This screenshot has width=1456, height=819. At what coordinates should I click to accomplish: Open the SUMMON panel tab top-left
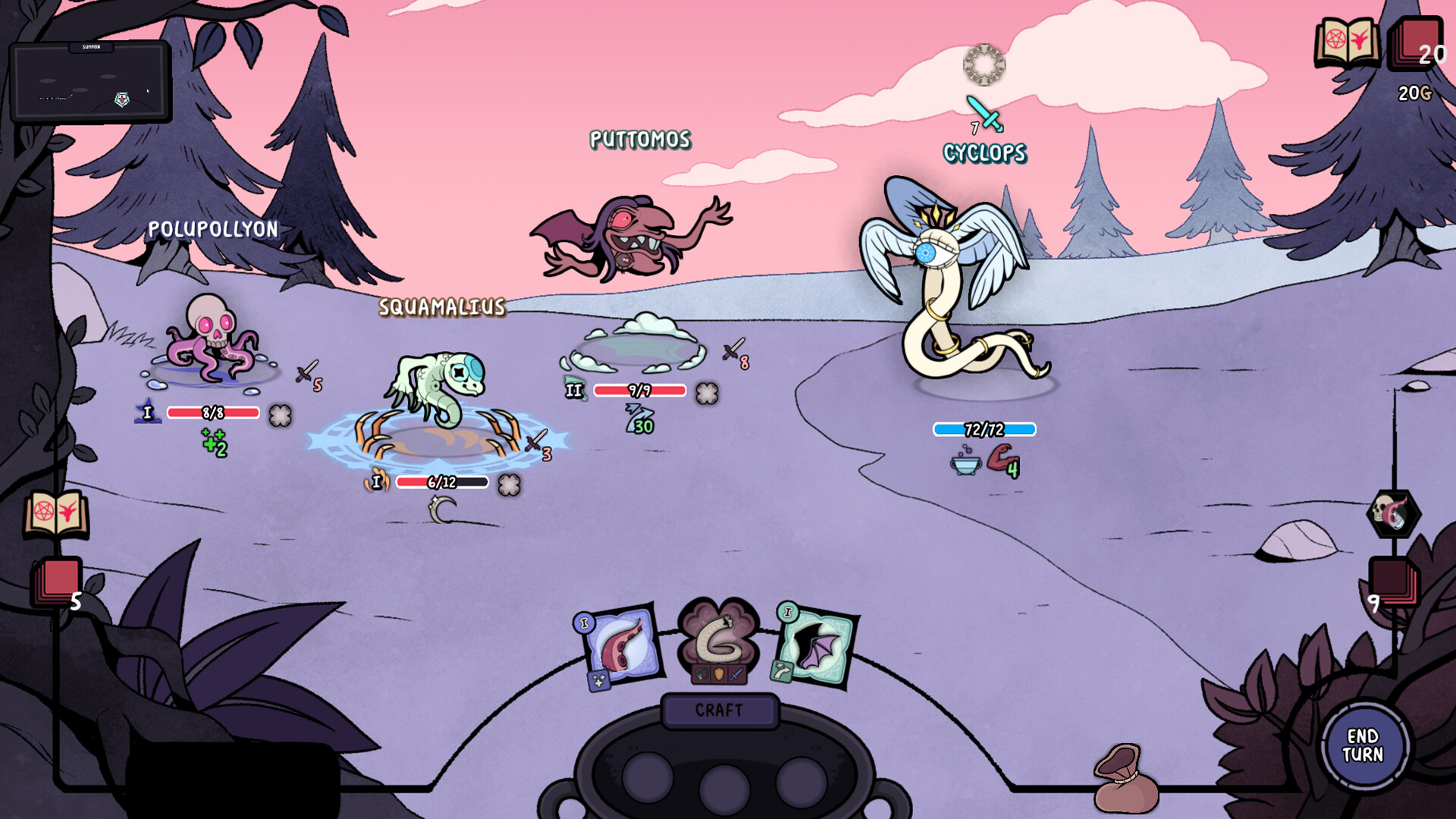click(x=91, y=47)
